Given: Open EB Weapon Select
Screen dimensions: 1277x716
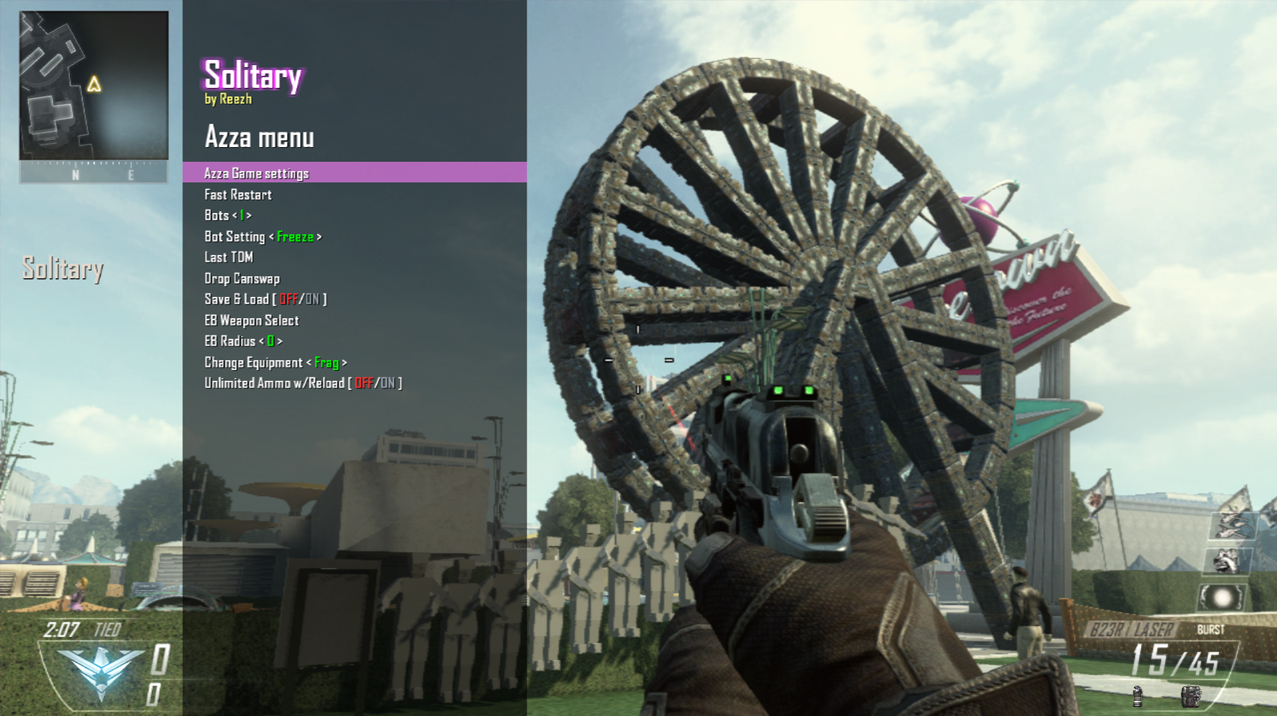Looking at the screenshot, I should (x=252, y=321).
